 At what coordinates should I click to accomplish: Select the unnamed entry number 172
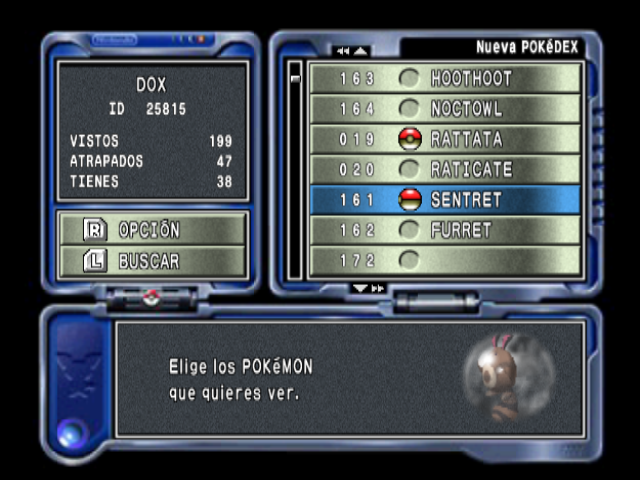(x=445, y=260)
